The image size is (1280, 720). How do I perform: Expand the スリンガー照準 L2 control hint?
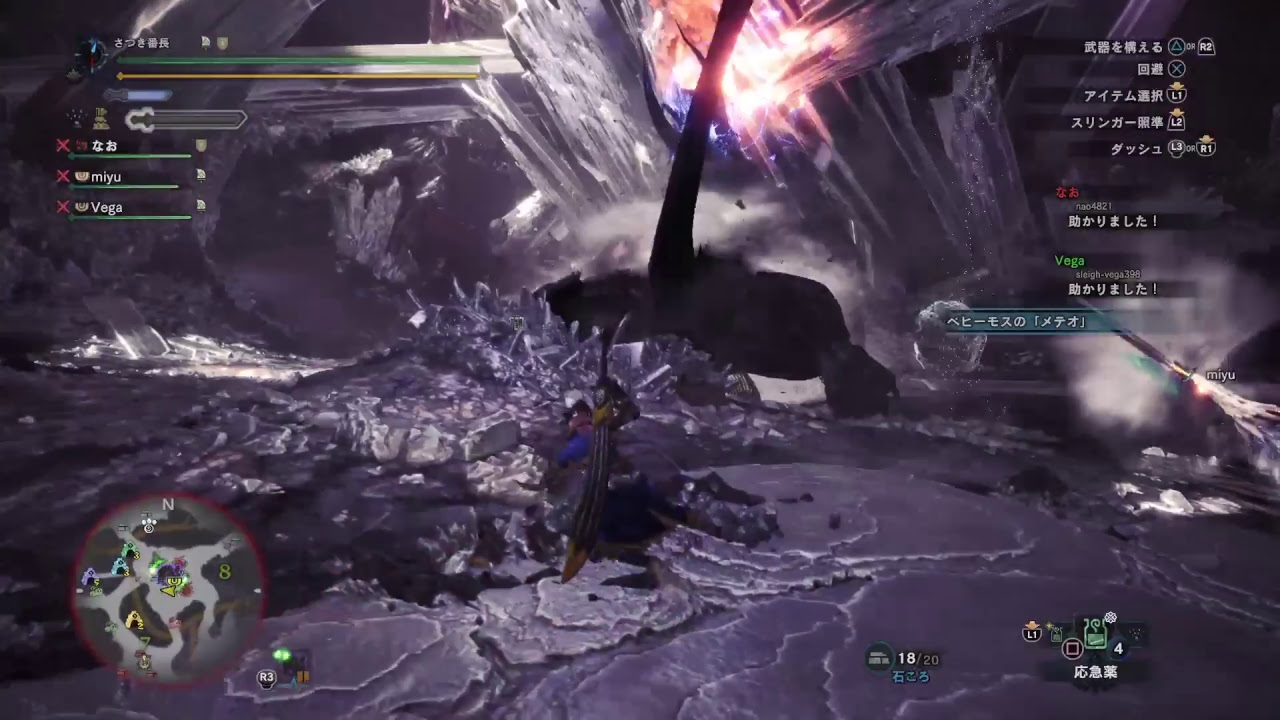coord(1130,122)
